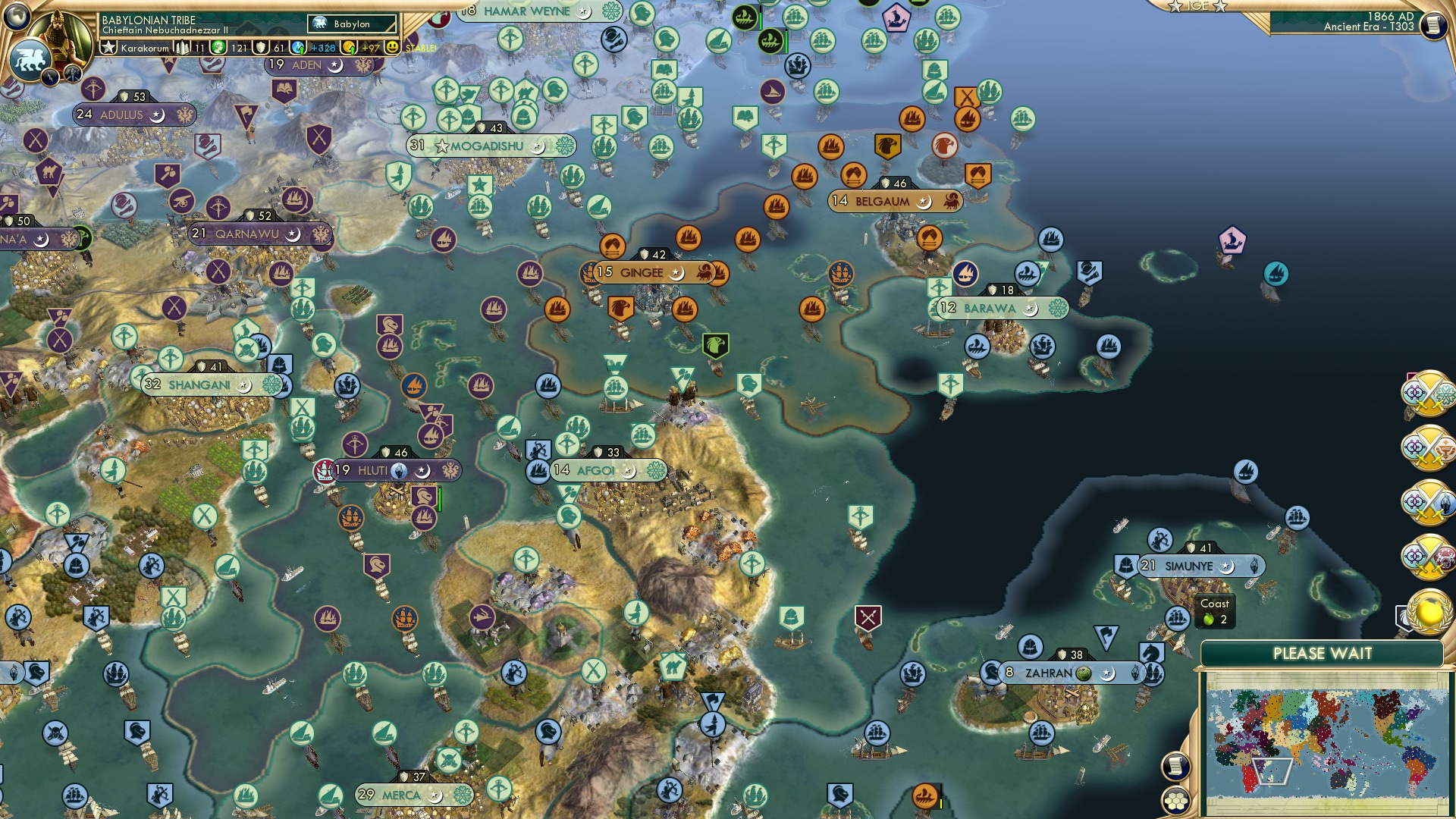Click the scroll icon beside the minimap

[1175, 767]
